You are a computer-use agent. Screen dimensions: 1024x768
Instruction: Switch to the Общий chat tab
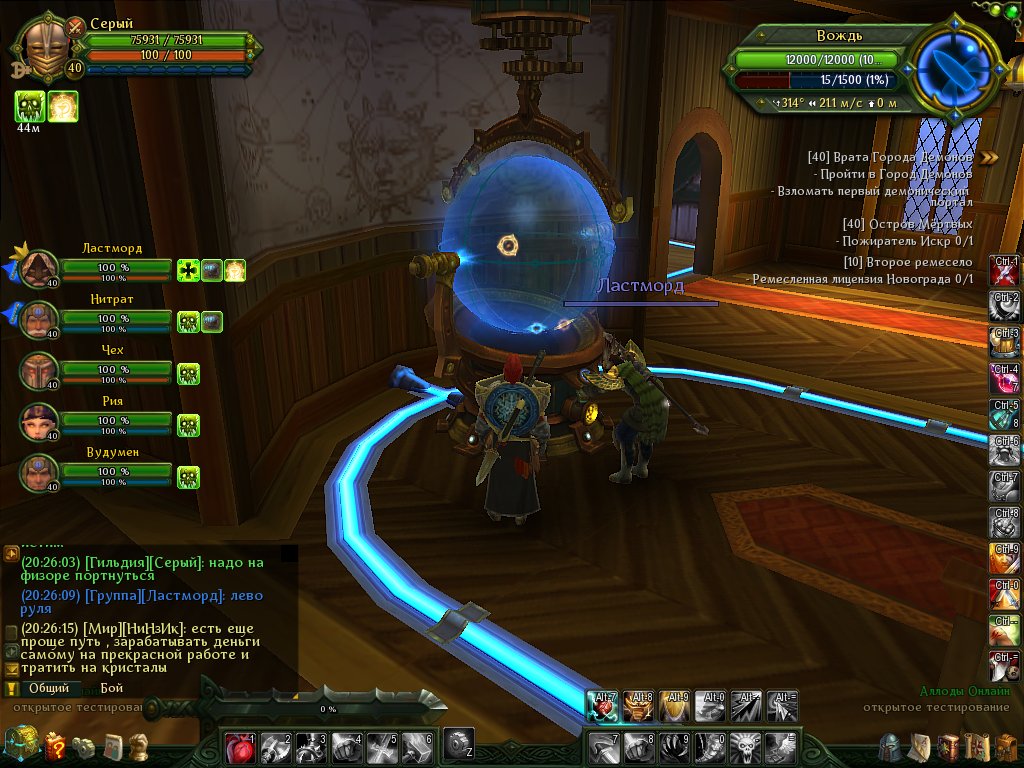48,689
